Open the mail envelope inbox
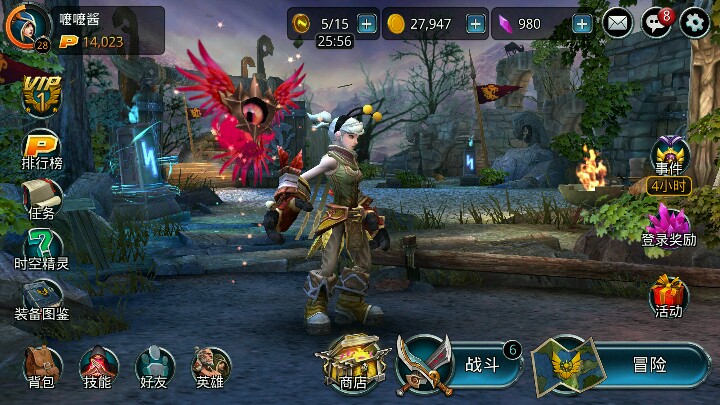 tap(618, 22)
